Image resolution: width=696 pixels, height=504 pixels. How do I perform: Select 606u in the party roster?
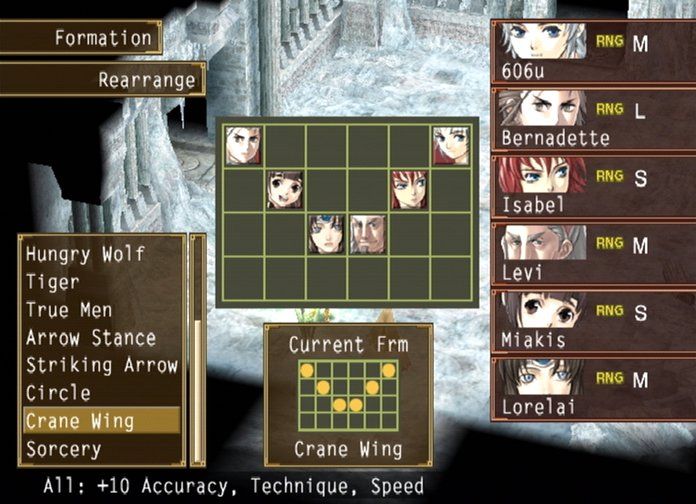[594, 53]
